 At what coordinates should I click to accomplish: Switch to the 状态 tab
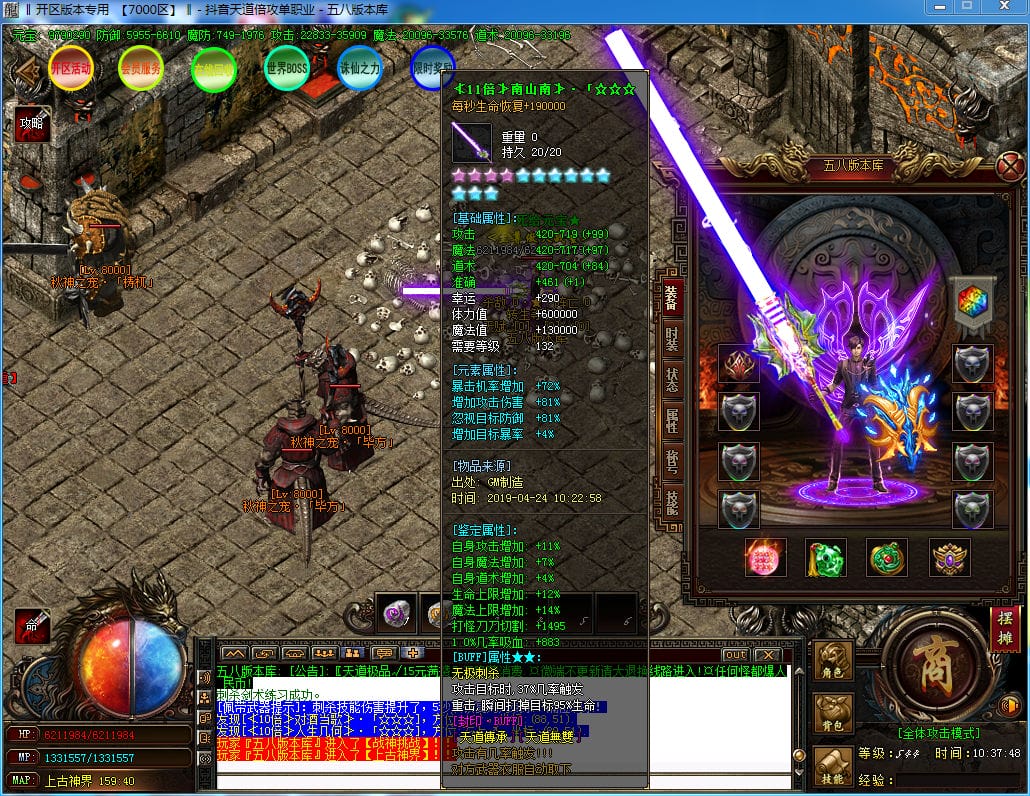(x=671, y=381)
